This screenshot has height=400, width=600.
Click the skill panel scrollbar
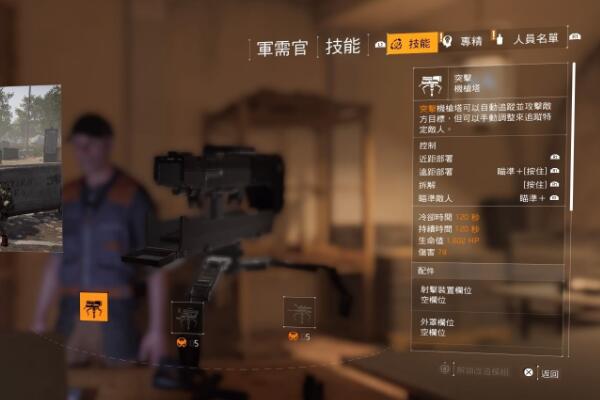point(573,140)
